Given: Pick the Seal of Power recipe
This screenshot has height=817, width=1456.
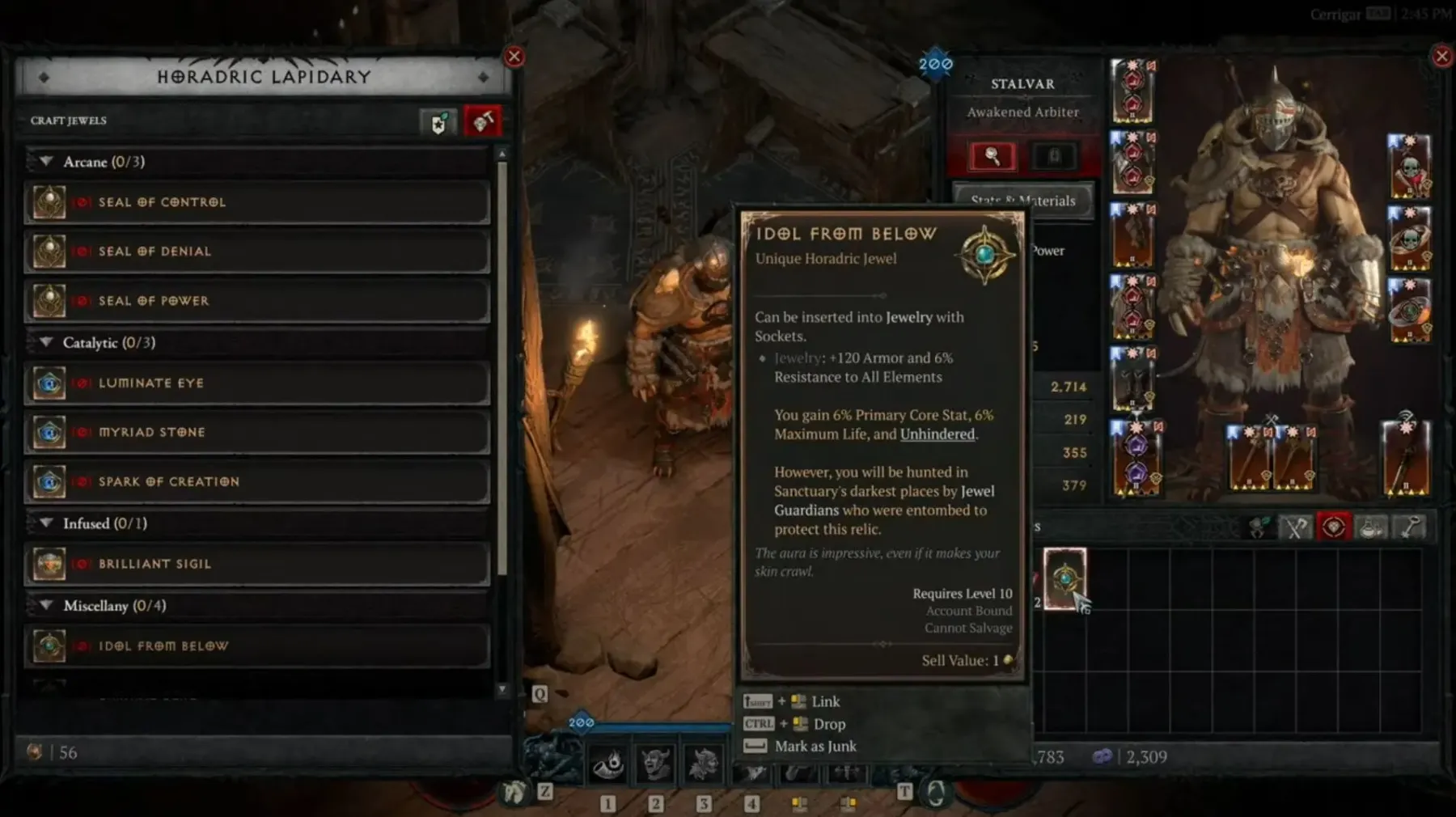Looking at the screenshot, I should point(257,301).
